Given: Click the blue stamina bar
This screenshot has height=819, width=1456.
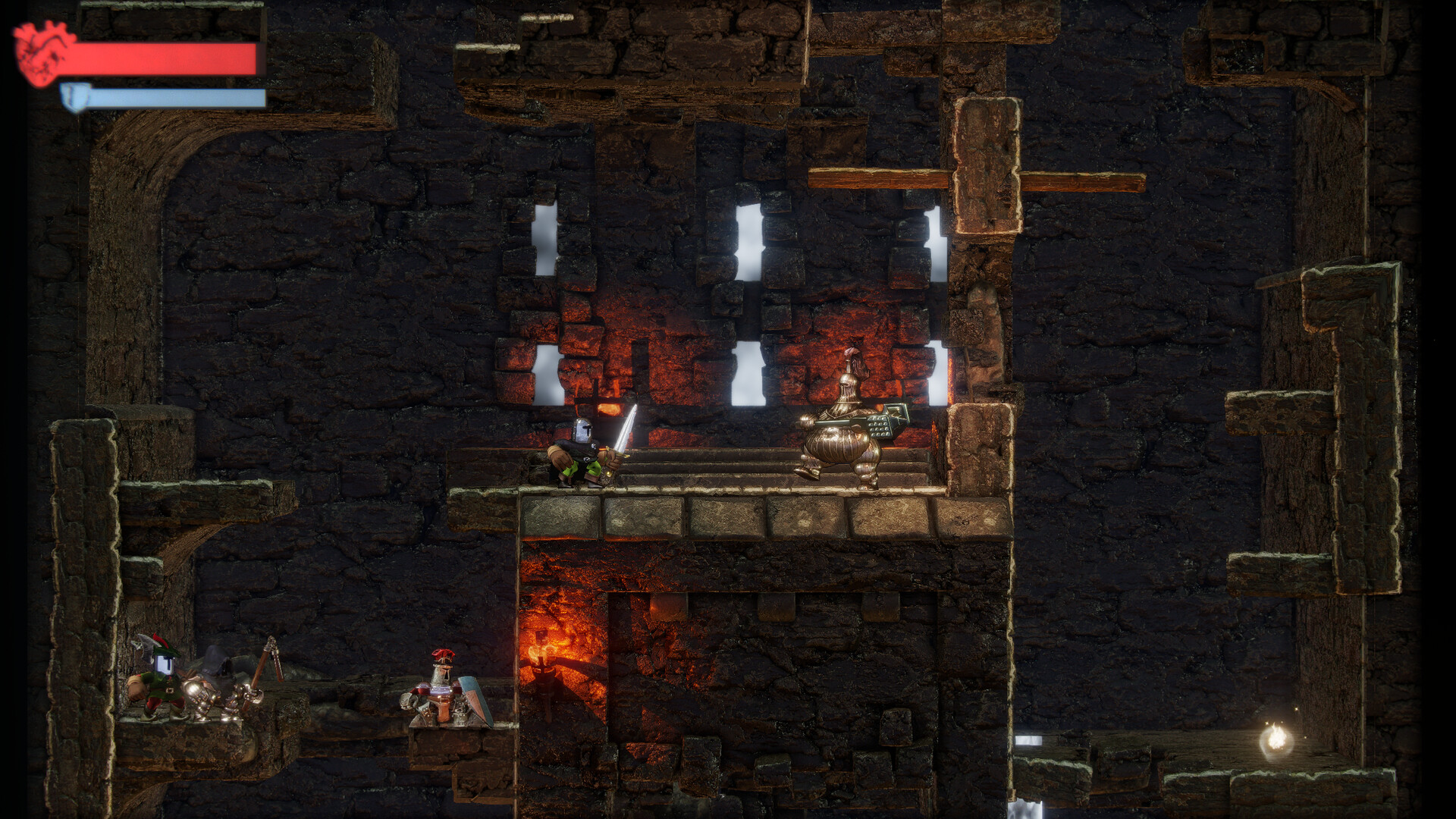Looking at the screenshot, I should click(x=174, y=97).
